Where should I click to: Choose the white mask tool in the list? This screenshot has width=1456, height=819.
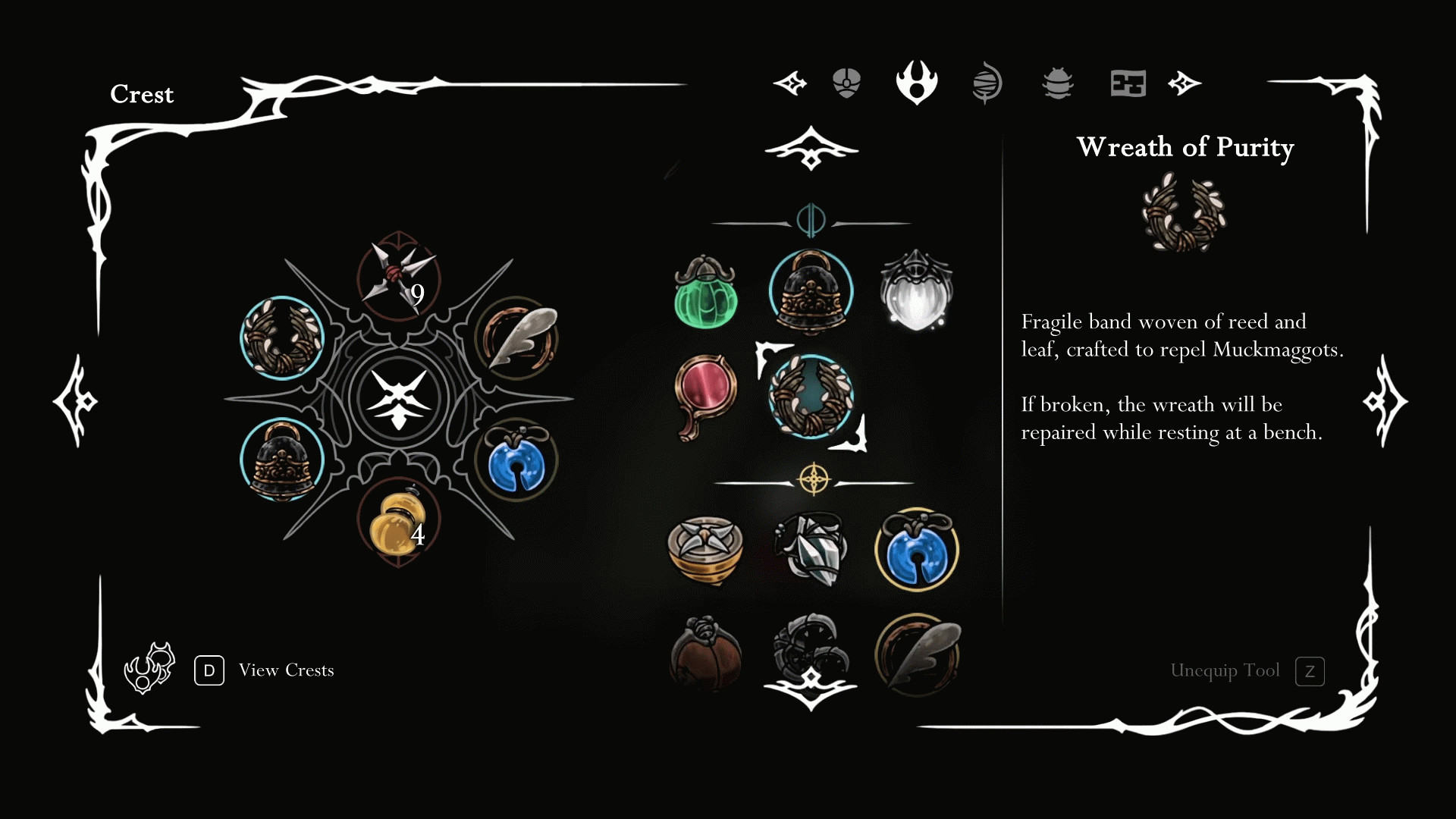(x=916, y=292)
